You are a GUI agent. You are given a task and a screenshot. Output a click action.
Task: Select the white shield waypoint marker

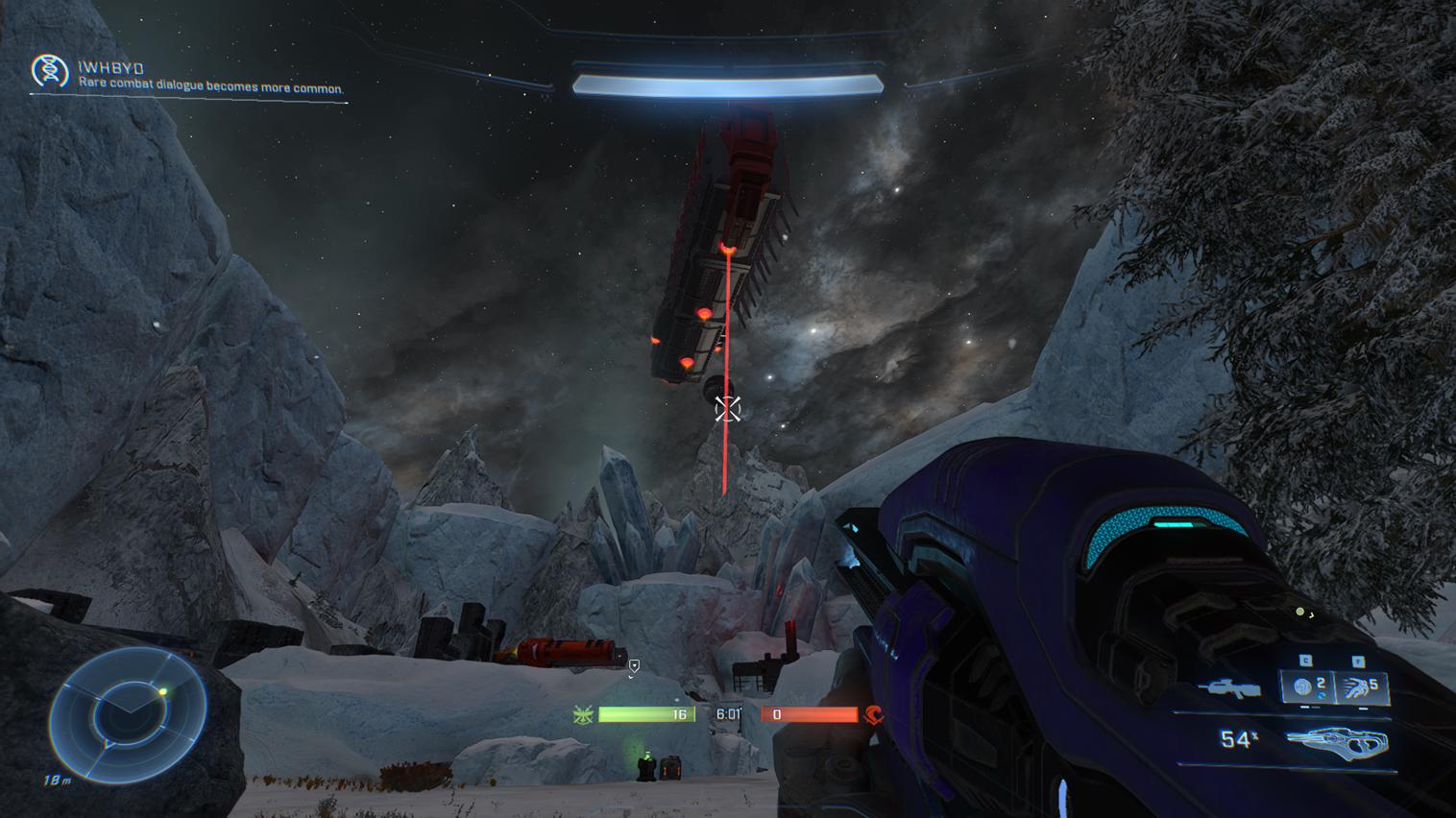634,665
